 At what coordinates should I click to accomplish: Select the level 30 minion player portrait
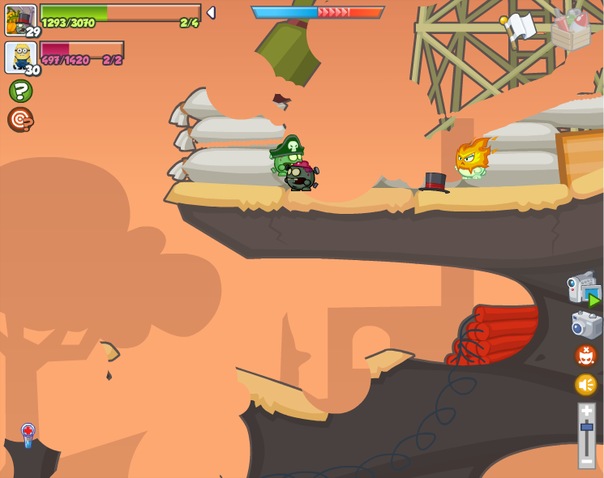tap(20, 56)
